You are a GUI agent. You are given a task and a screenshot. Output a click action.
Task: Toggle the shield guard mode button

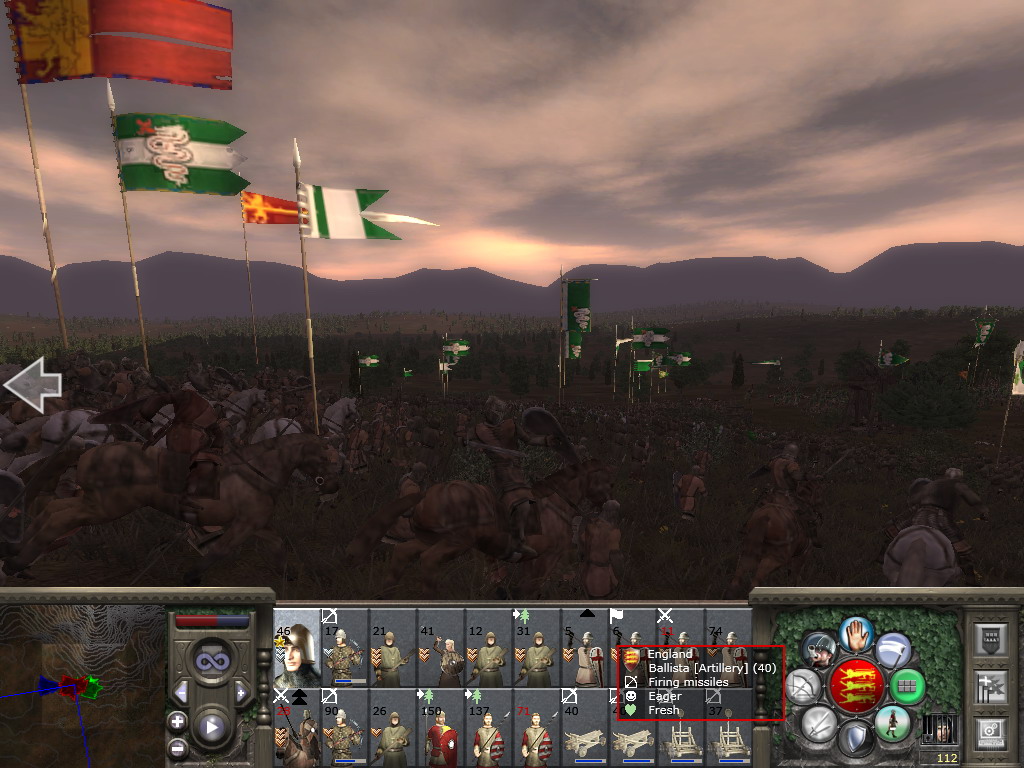coord(856,740)
